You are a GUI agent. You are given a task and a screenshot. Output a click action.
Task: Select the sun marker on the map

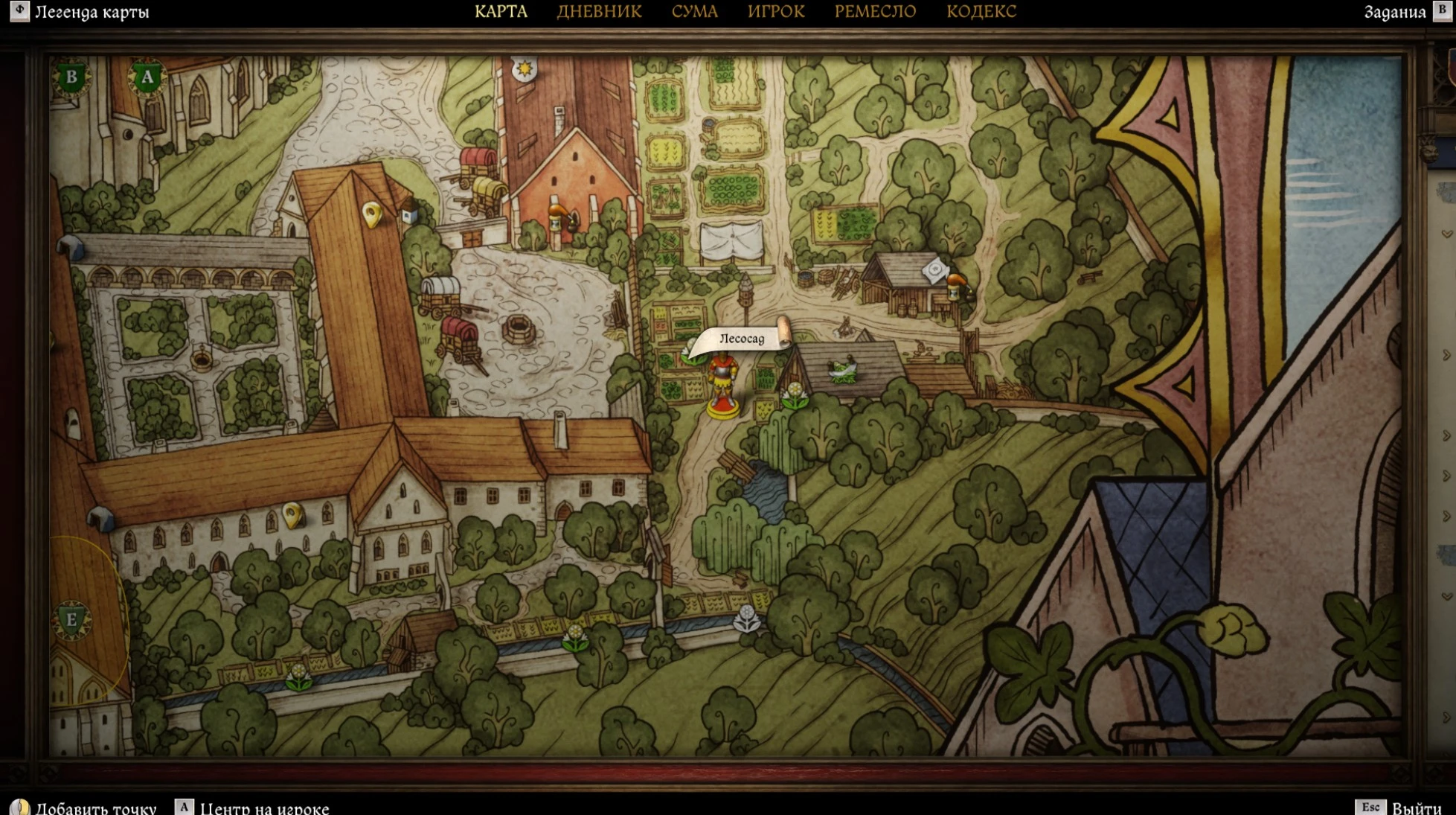(525, 69)
